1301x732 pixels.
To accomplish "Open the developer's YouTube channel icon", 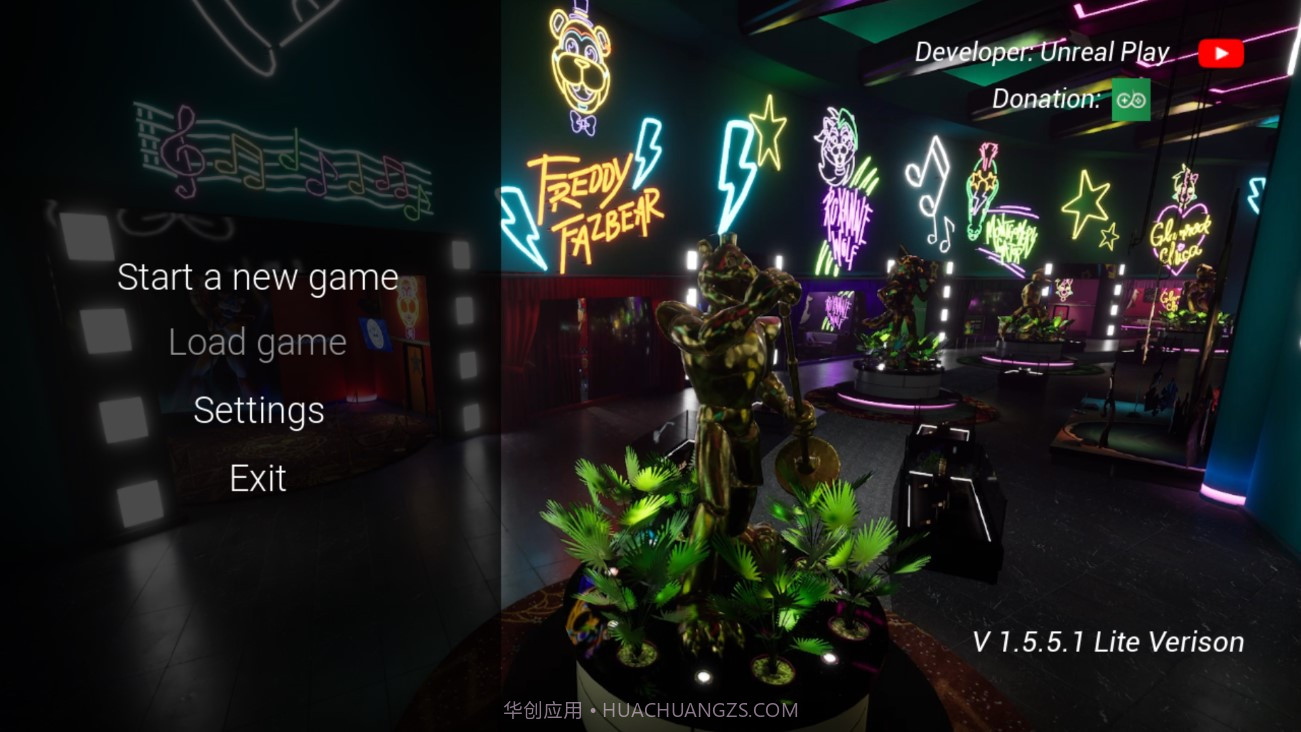I will pos(1220,53).
